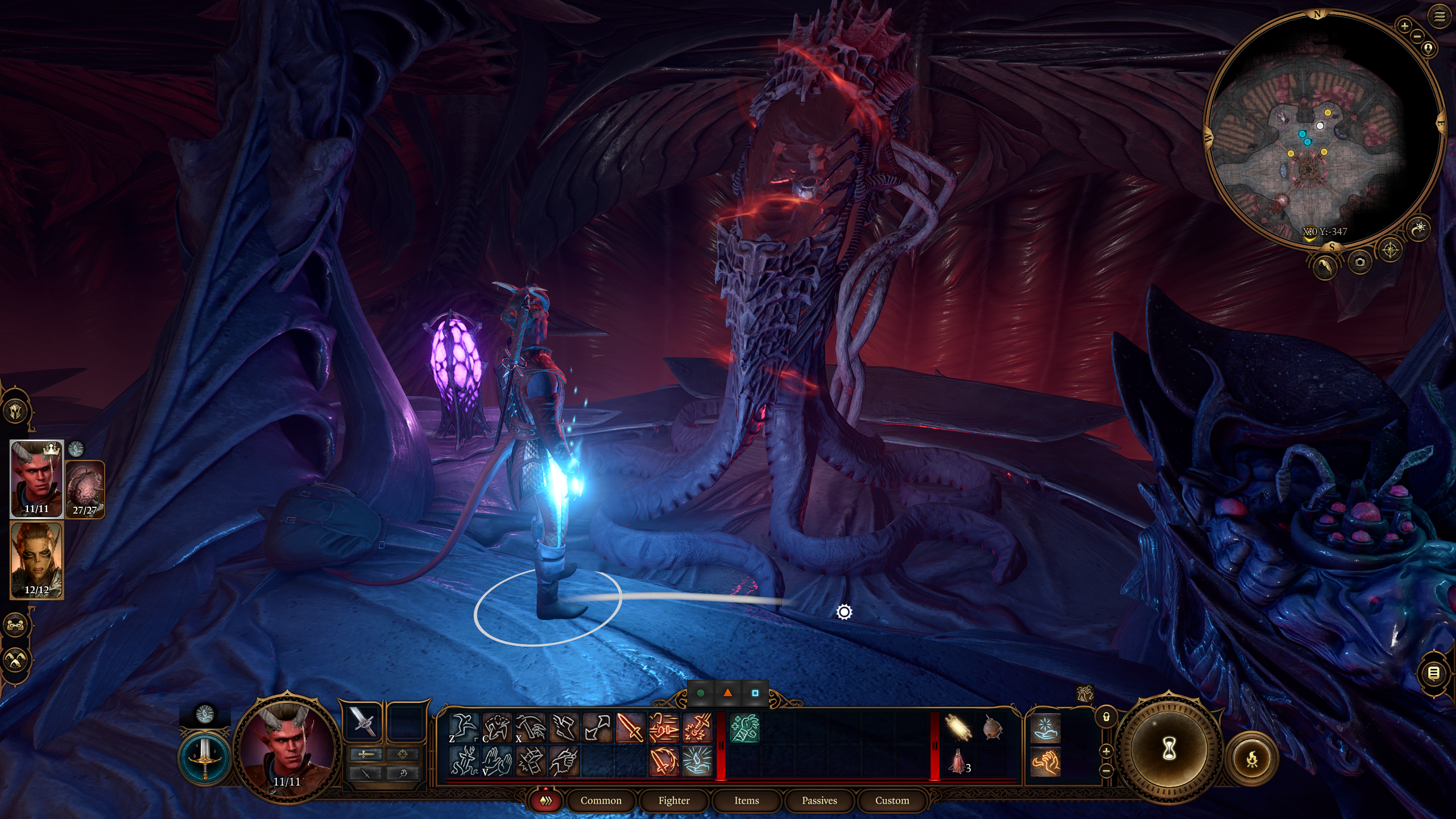Click the end turn hourglass button
The image size is (1456, 819).
(x=1169, y=750)
